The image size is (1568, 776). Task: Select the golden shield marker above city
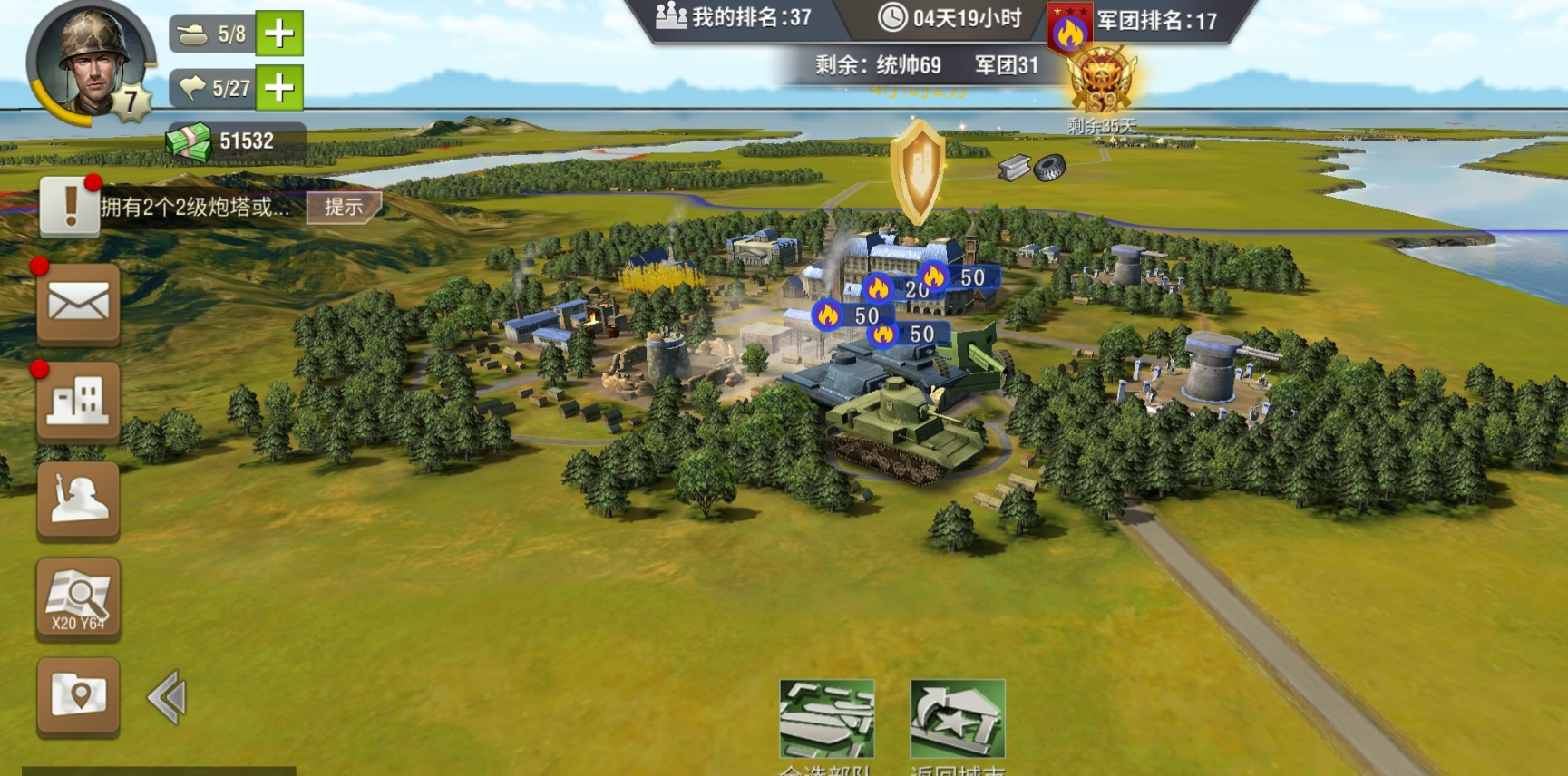tap(918, 172)
